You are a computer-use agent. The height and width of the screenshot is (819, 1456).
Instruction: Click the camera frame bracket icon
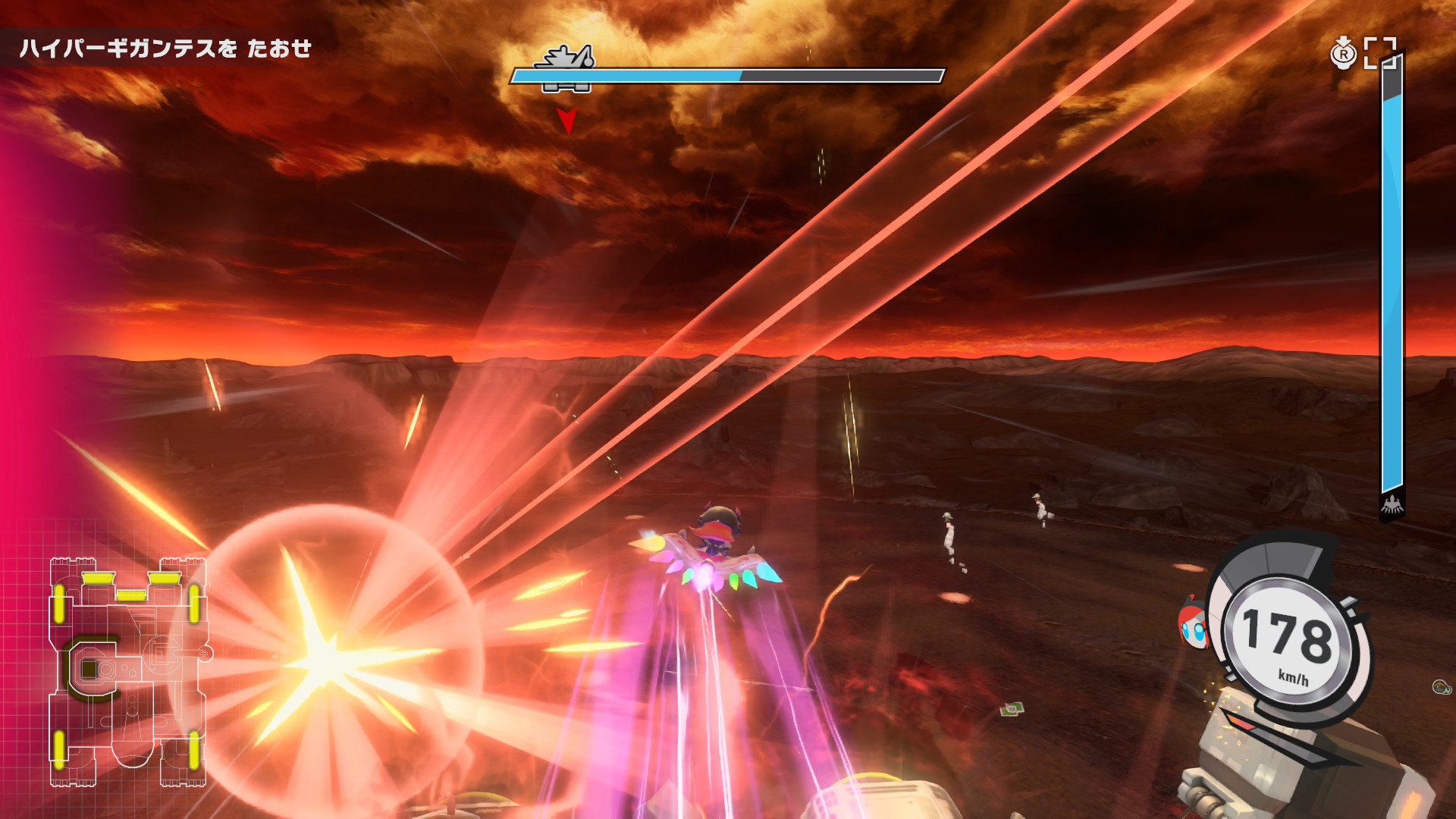(x=1379, y=53)
